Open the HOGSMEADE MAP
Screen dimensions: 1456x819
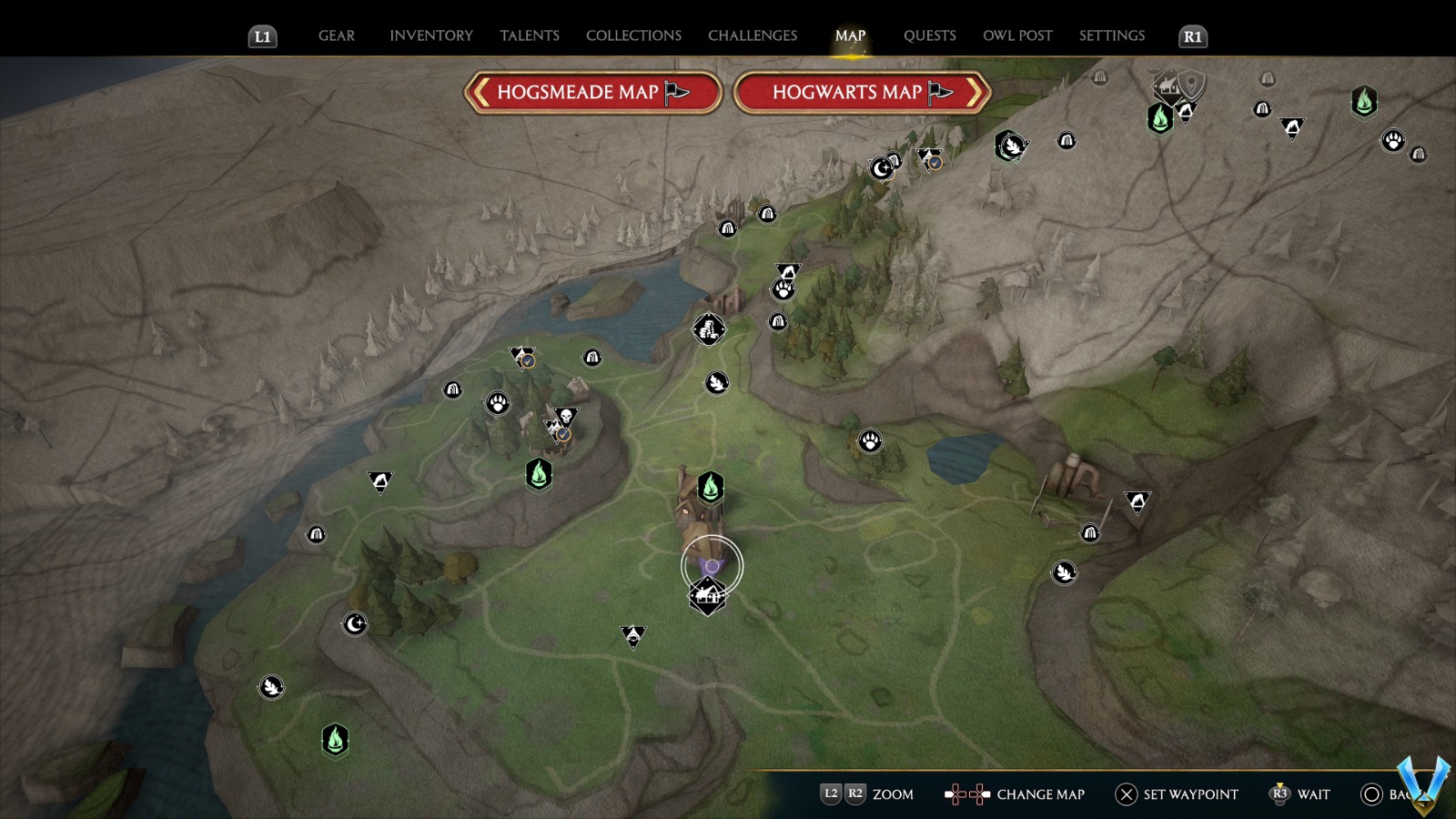pos(592,92)
